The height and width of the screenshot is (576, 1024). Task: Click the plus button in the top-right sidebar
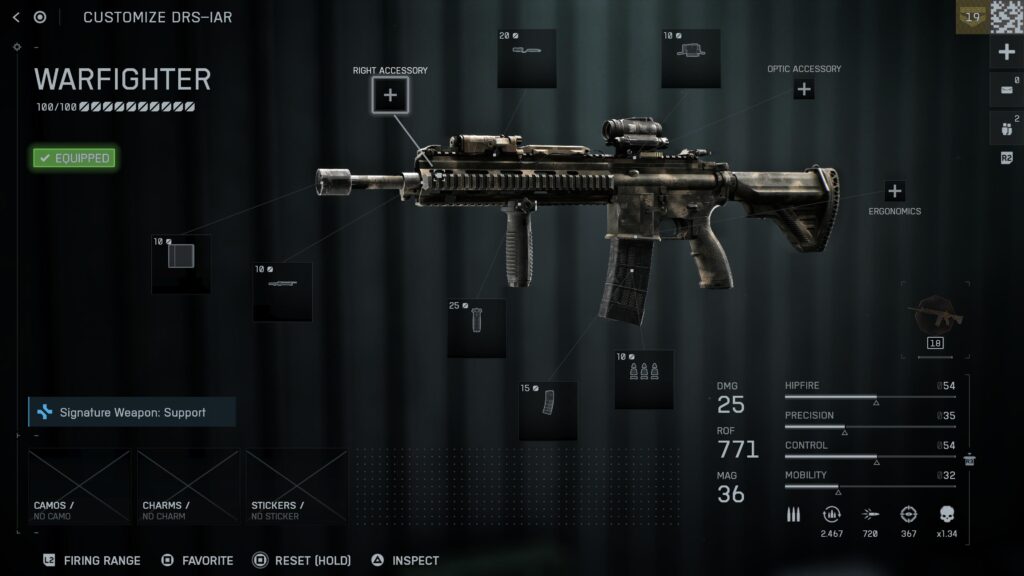click(x=1007, y=53)
